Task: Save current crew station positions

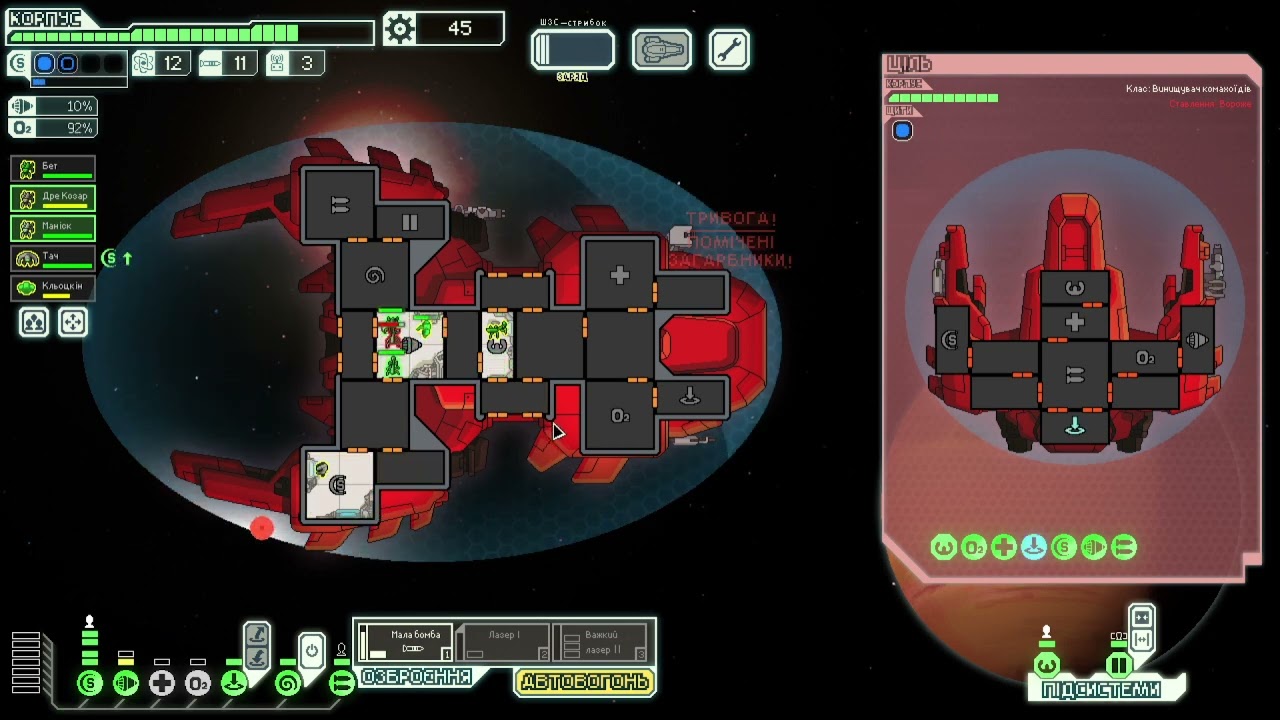Action: pos(34,322)
